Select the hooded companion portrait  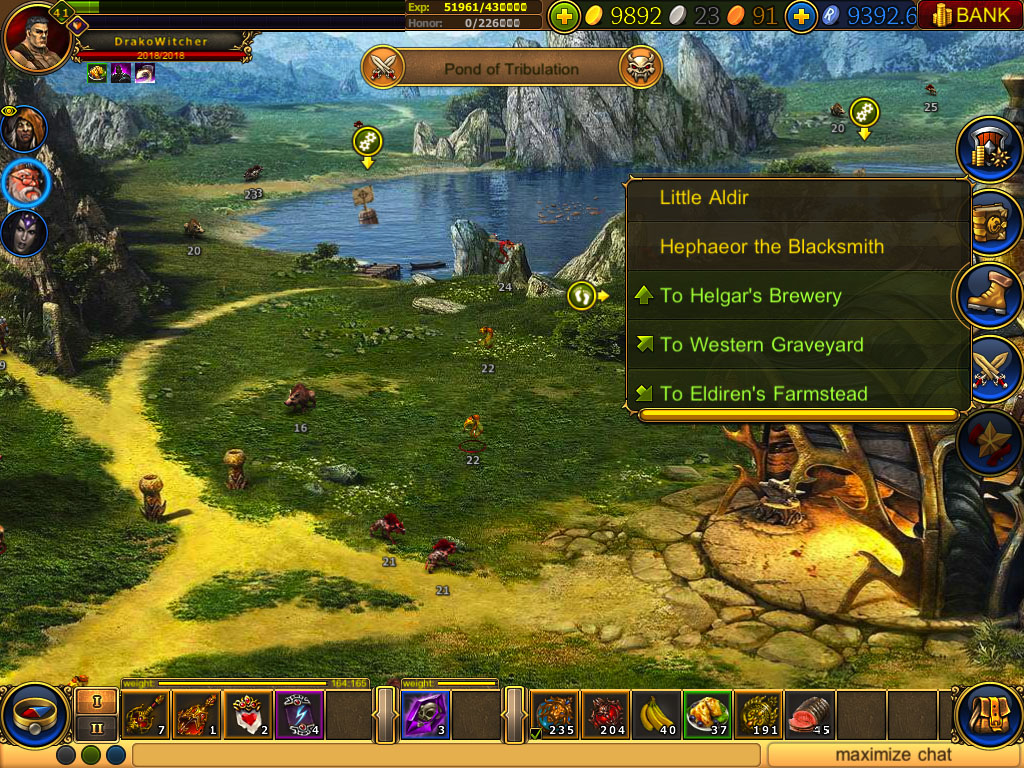tap(23, 130)
